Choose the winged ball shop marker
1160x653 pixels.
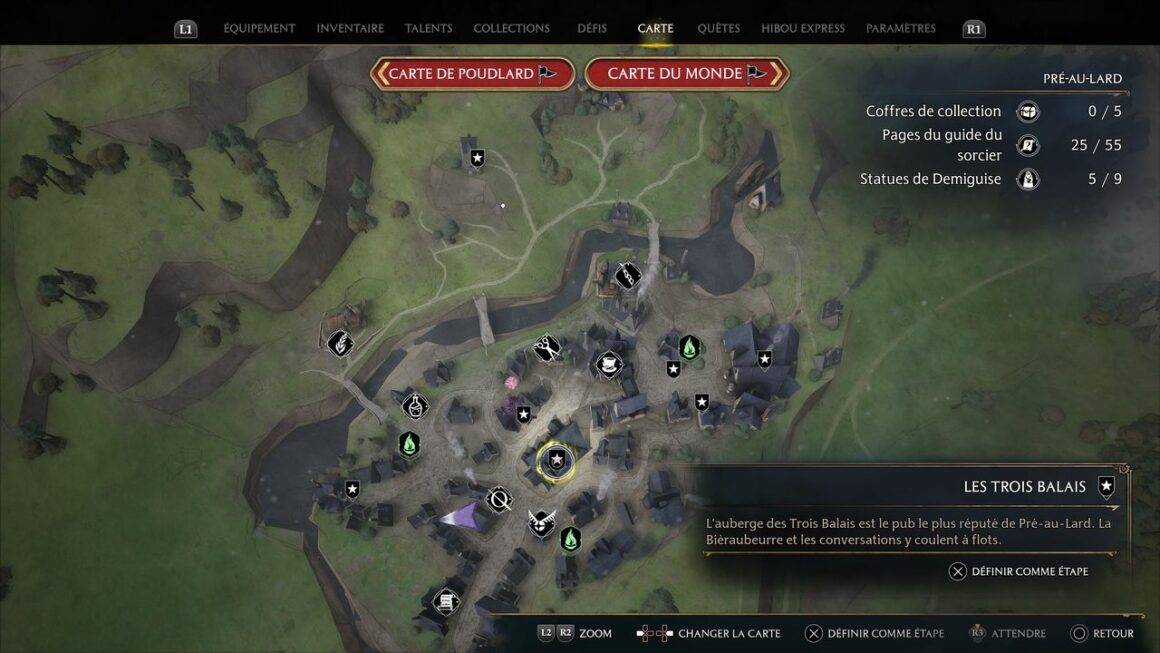[541, 522]
